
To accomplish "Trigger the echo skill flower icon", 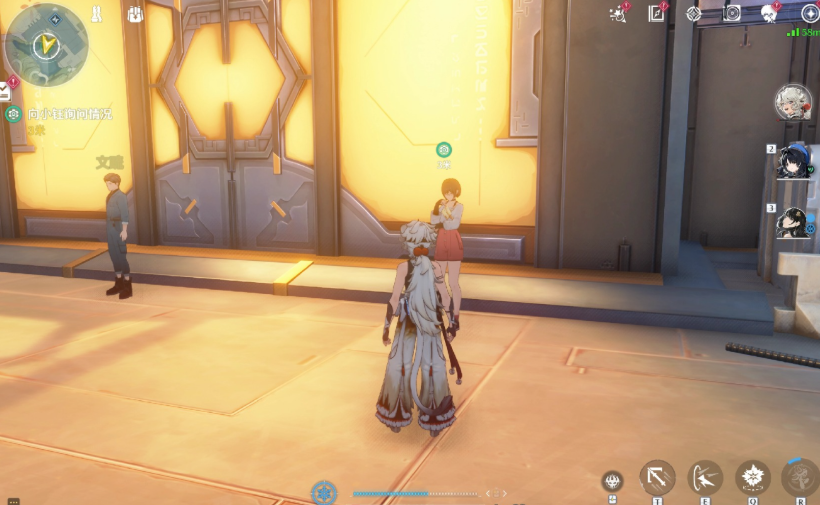I will [753, 478].
